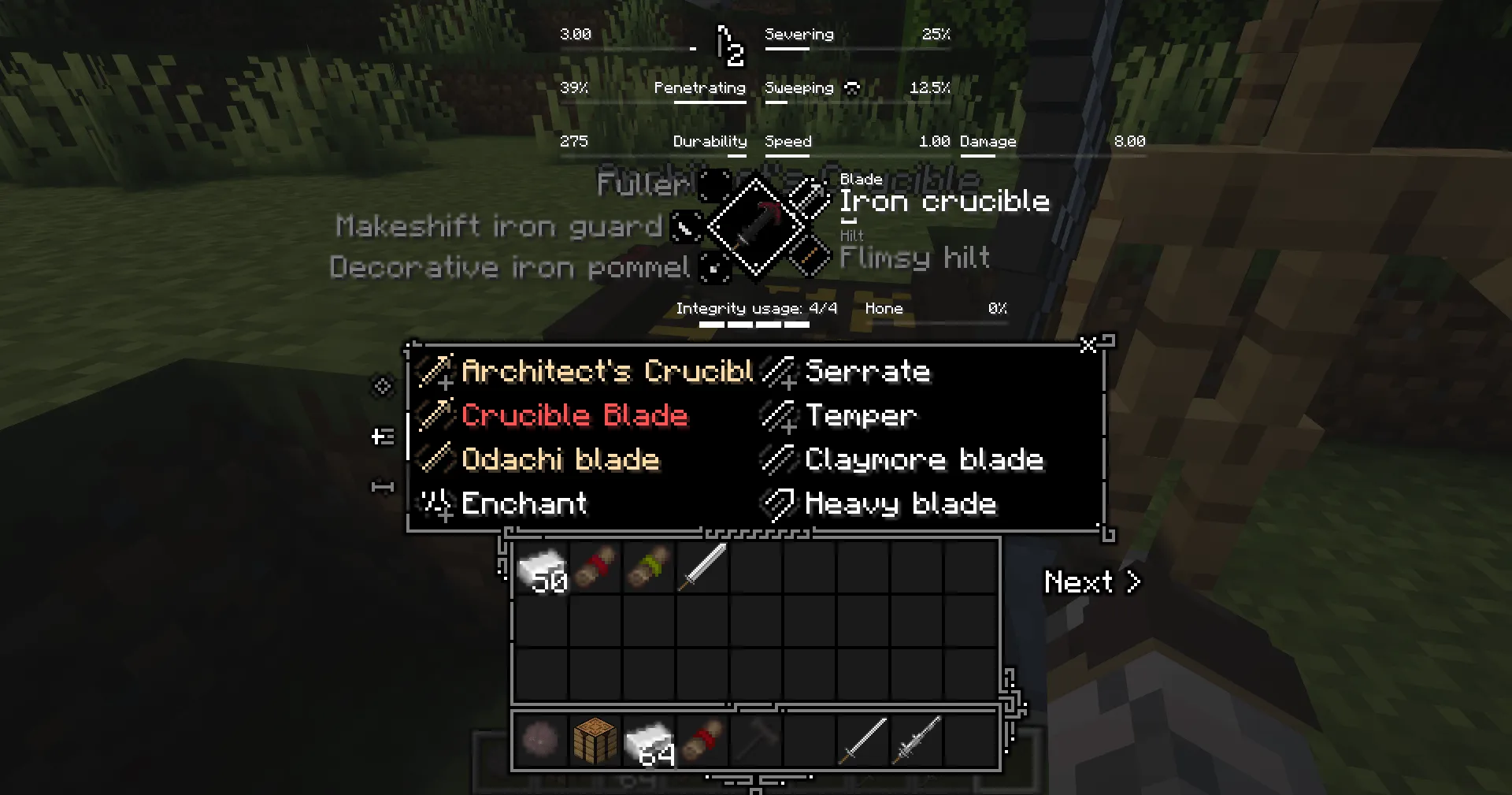Open the Fuller module slot
The width and height of the screenshot is (1512, 795).
(713, 187)
